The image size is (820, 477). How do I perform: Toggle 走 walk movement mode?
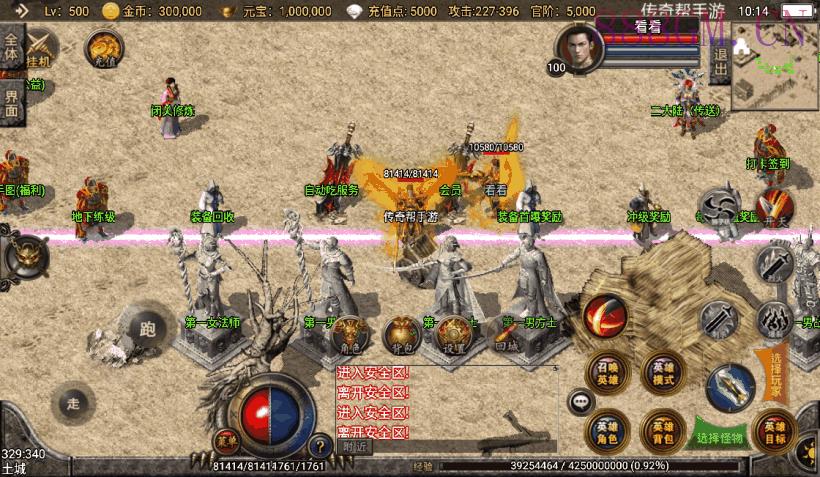pyautogui.click(x=72, y=403)
